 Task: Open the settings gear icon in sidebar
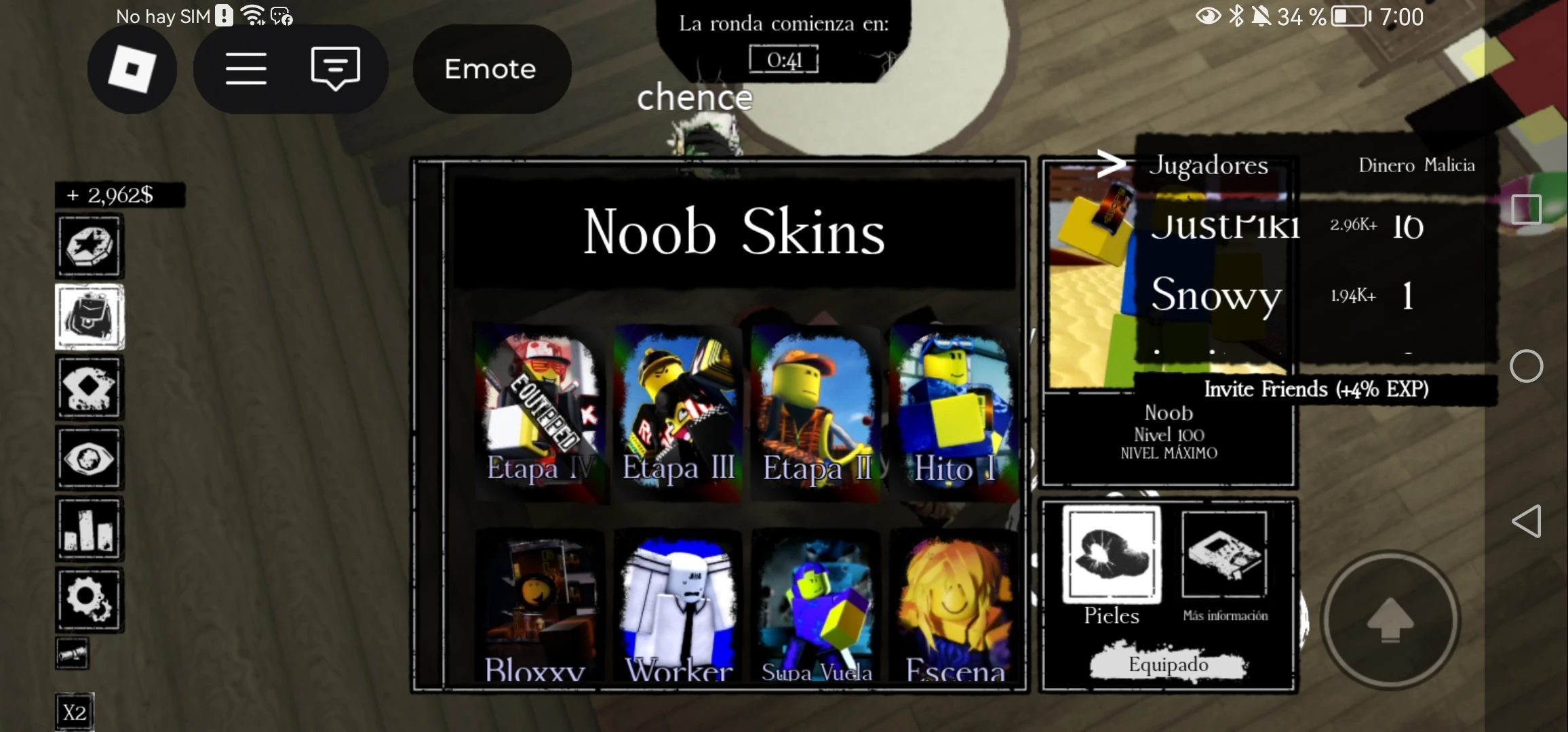click(90, 598)
